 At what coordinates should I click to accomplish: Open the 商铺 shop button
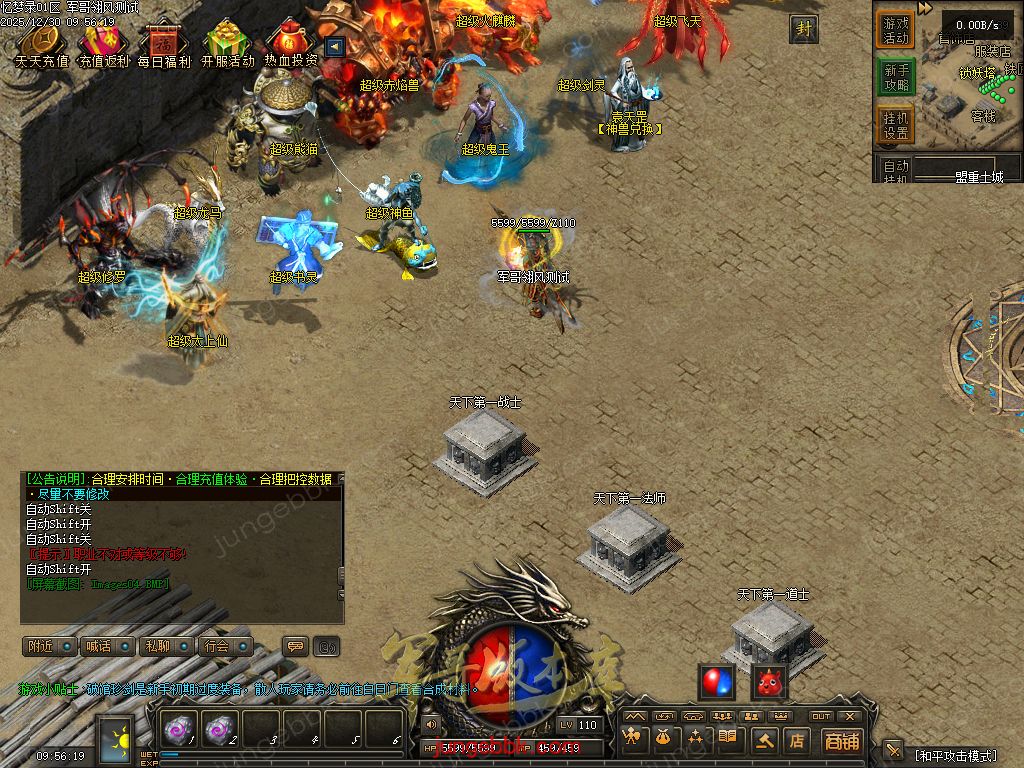tap(842, 741)
